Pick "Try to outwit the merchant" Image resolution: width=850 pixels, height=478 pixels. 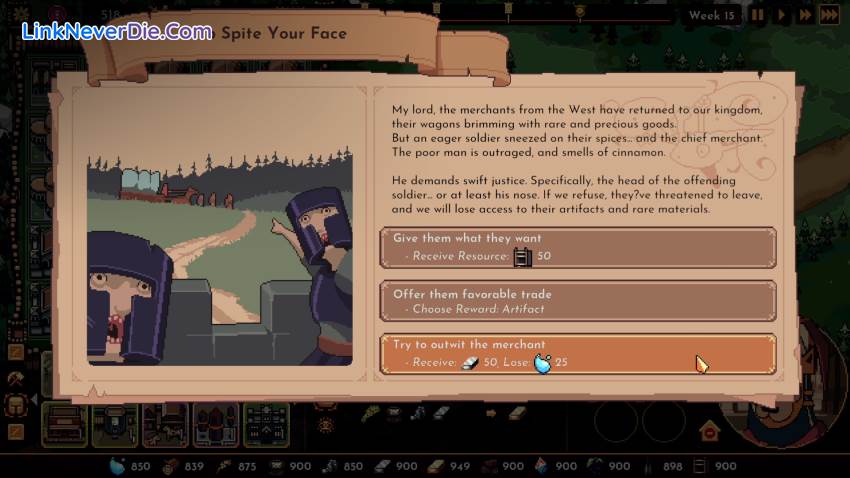[578, 353]
